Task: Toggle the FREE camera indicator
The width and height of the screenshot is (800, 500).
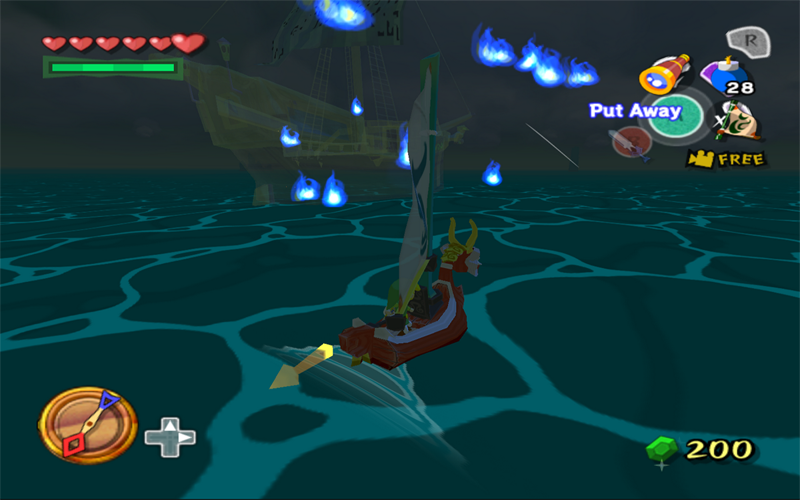Action: 725,158
